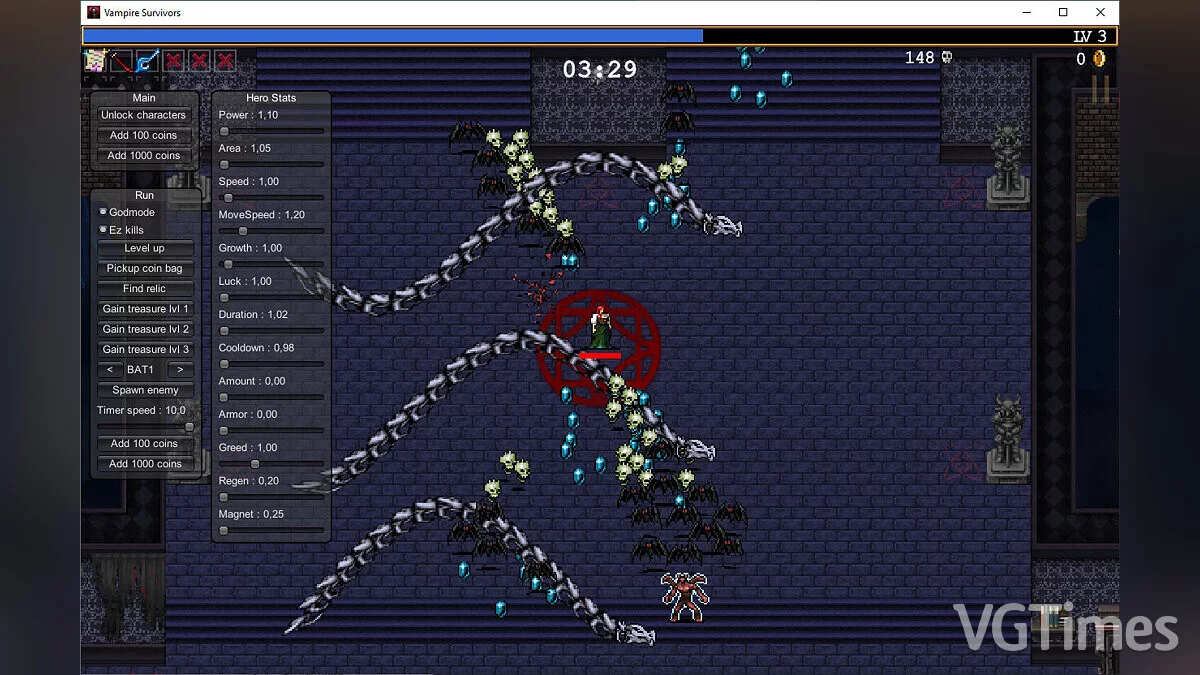1200x675 pixels.
Task: Activate Gain treasure lvl 1
Action: (x=145, y=309)
